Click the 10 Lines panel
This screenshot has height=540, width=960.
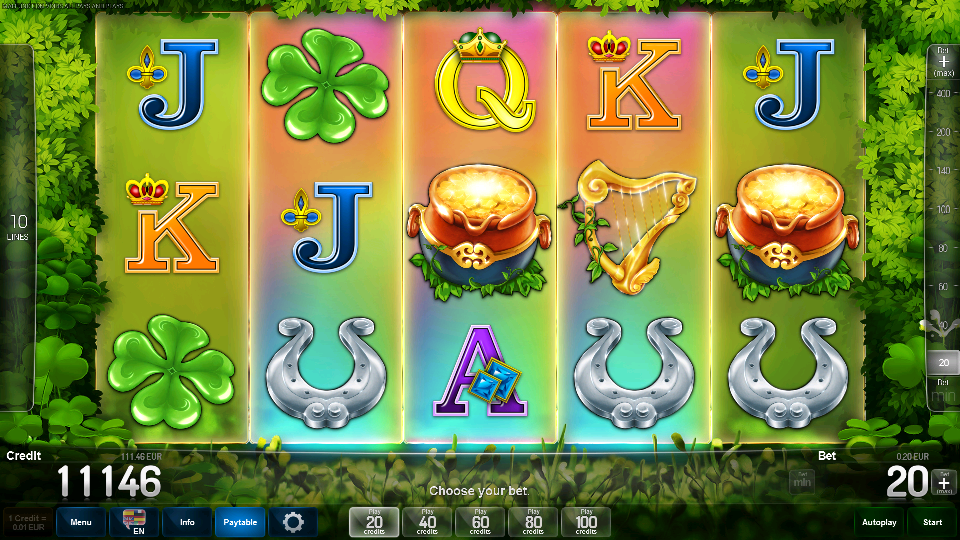pos(17,228)
